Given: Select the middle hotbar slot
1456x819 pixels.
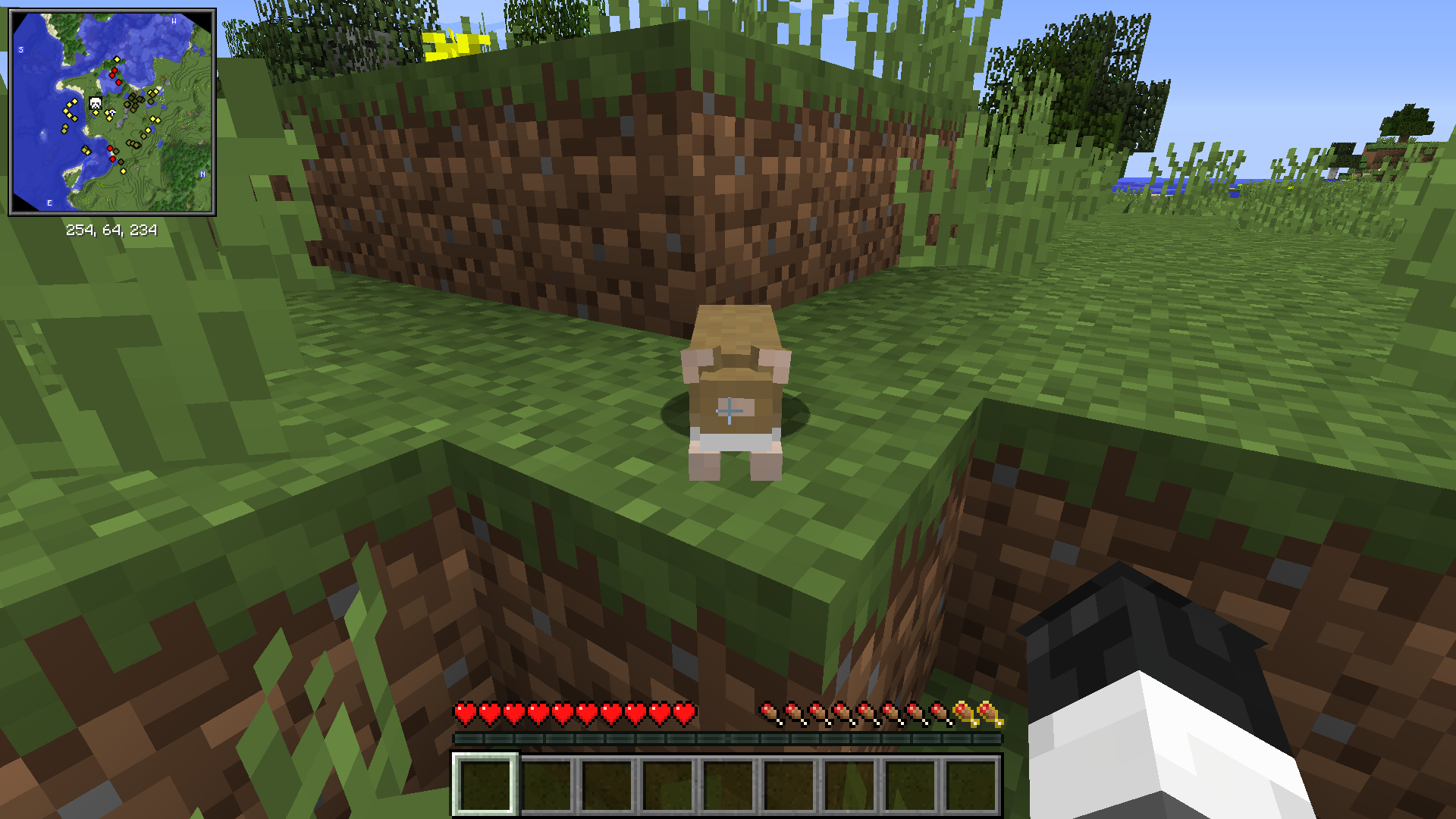Looking at the screenshot, I should coord(728,785).
